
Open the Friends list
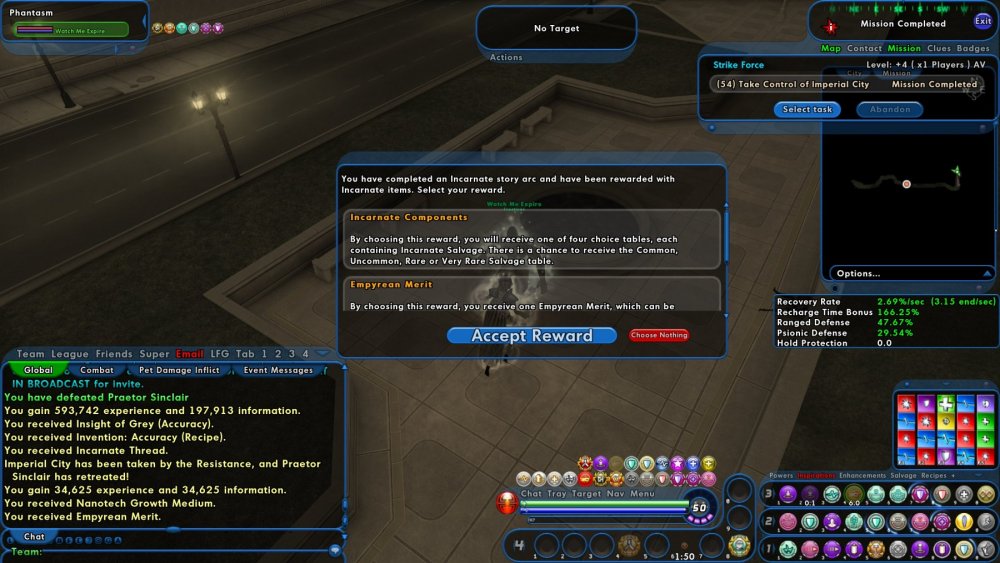point(114,354)
